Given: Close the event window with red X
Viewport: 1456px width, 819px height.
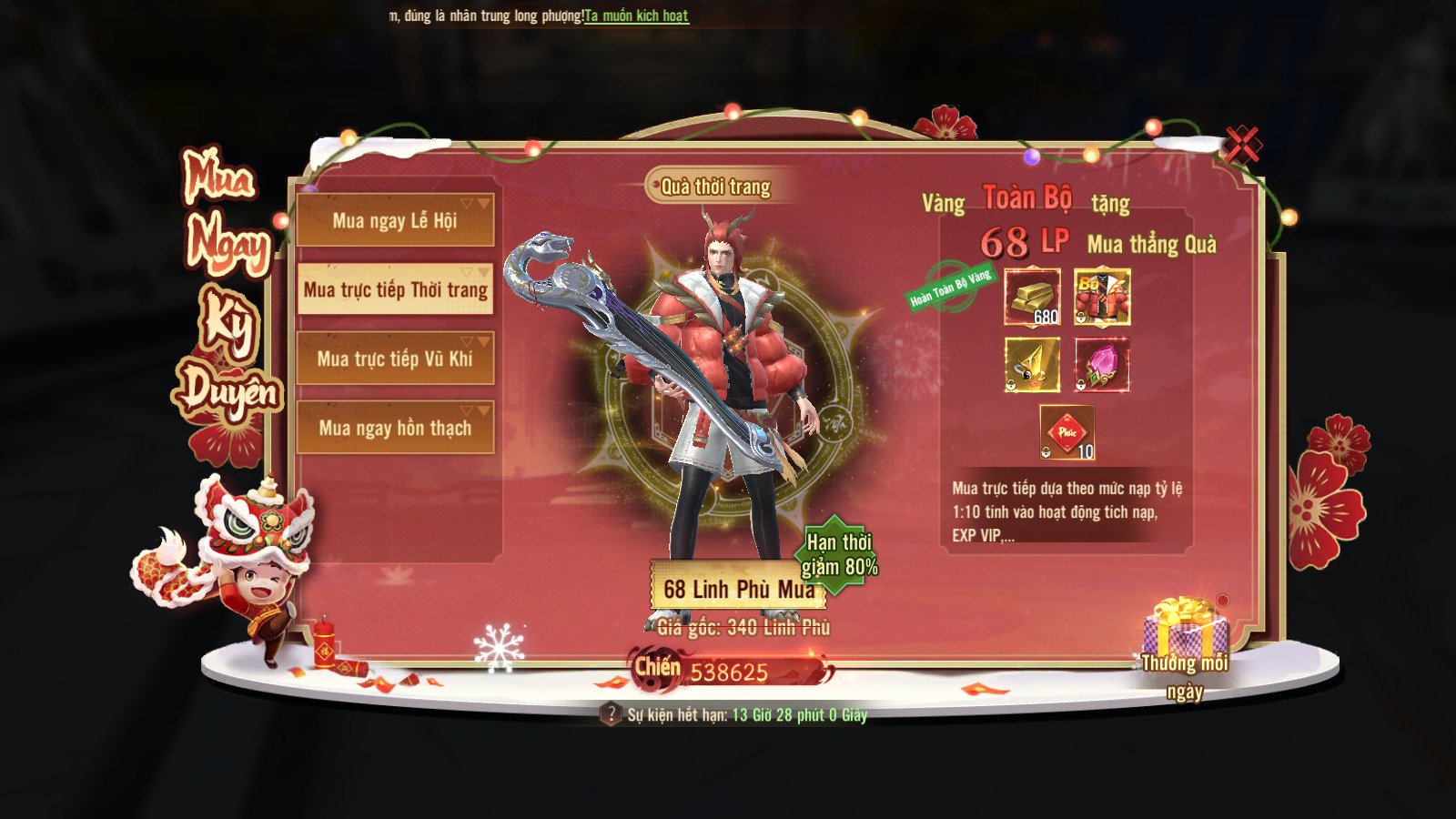Looking at the screenshot, I should click(x=1241, y=145).
